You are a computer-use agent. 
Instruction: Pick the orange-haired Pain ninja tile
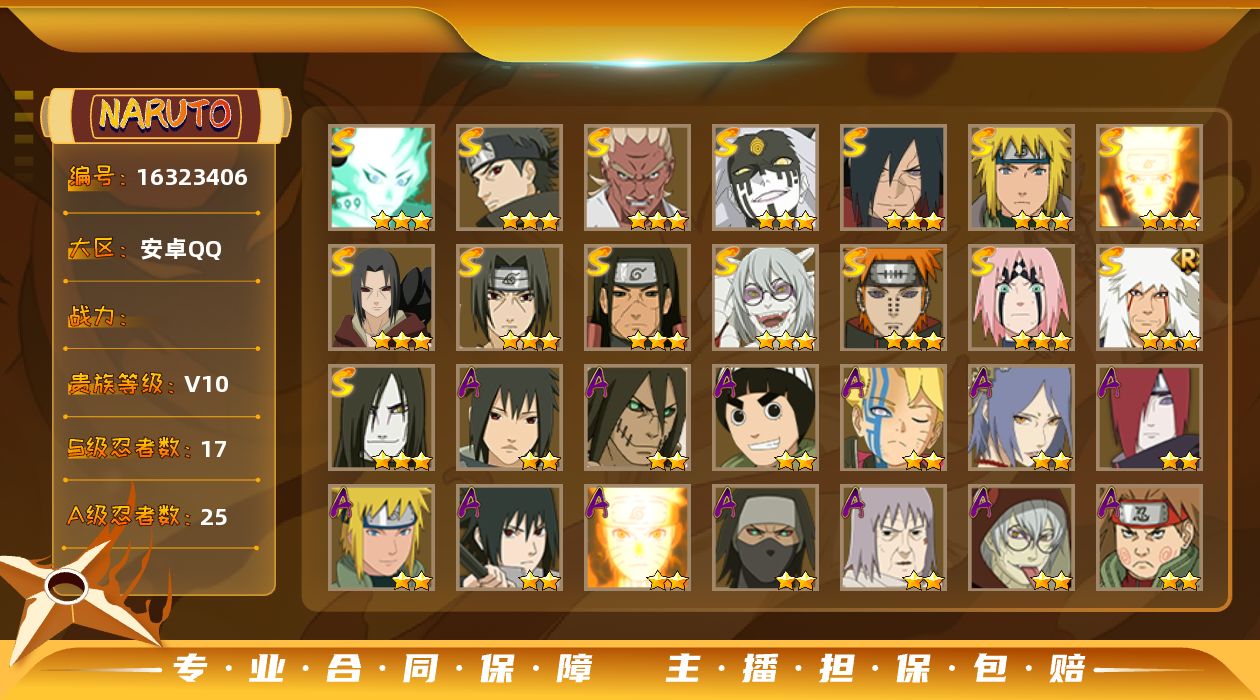(x=893, y=297)
